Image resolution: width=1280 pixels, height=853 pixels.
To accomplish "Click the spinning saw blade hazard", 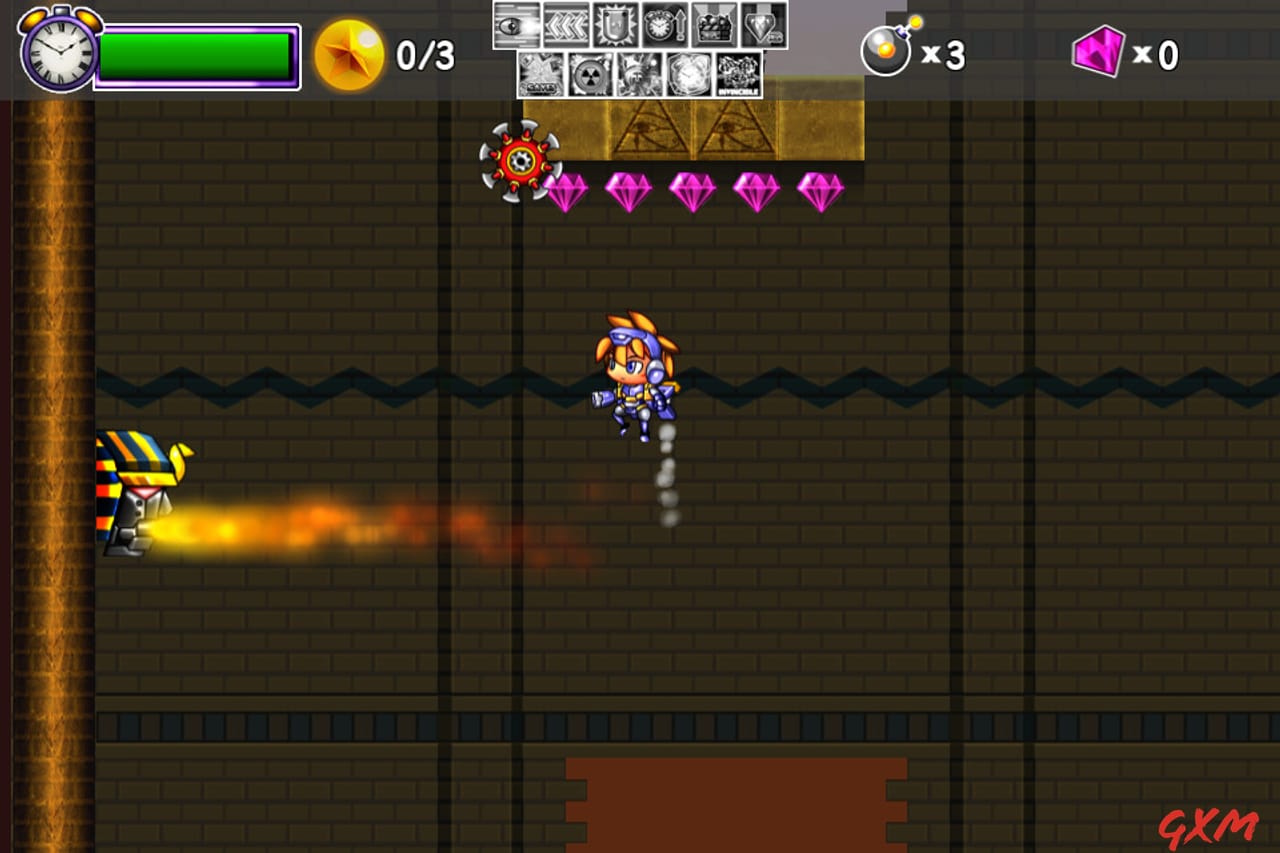I will coord(521,158).
